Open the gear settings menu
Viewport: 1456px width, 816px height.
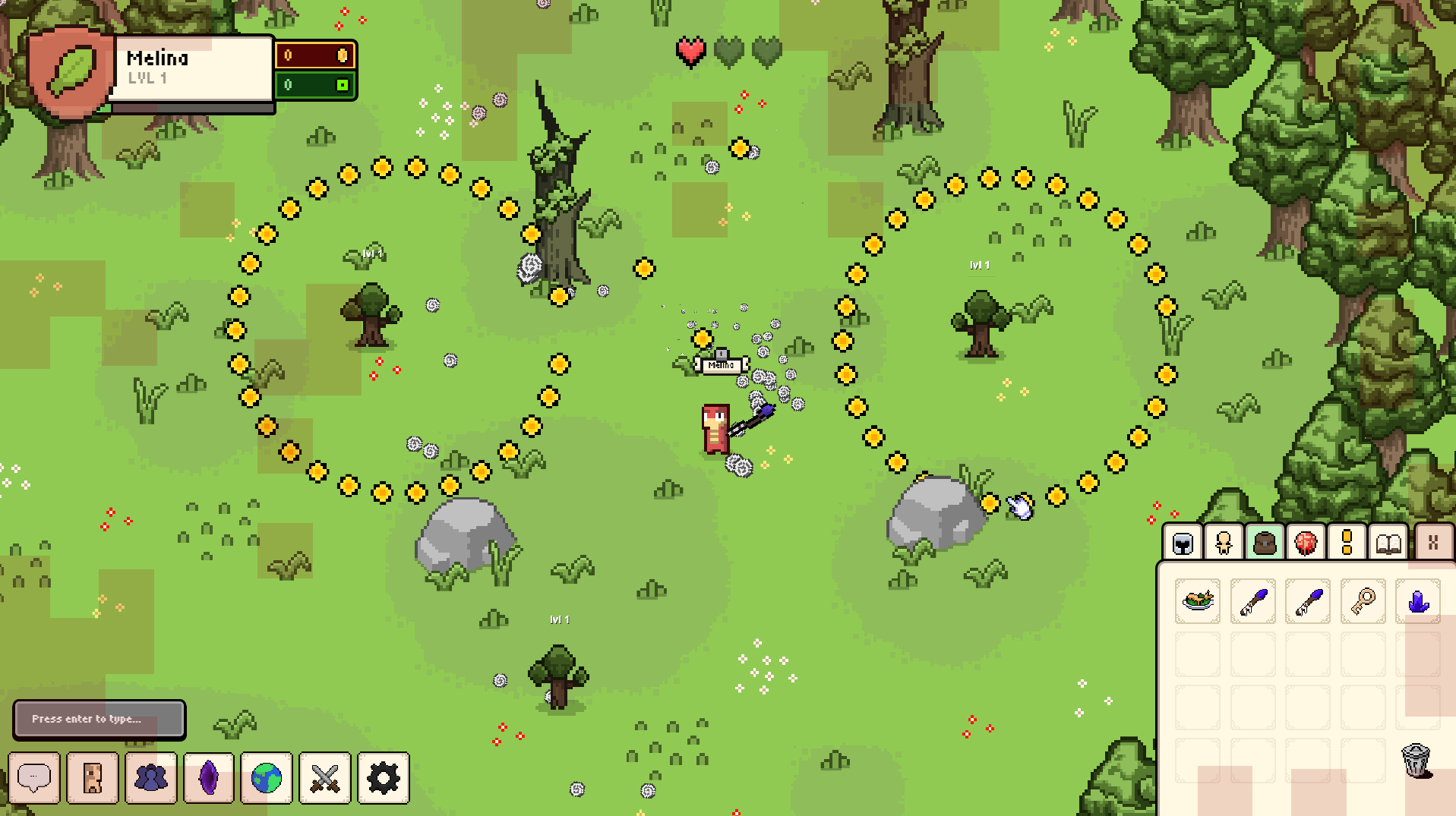384,777
